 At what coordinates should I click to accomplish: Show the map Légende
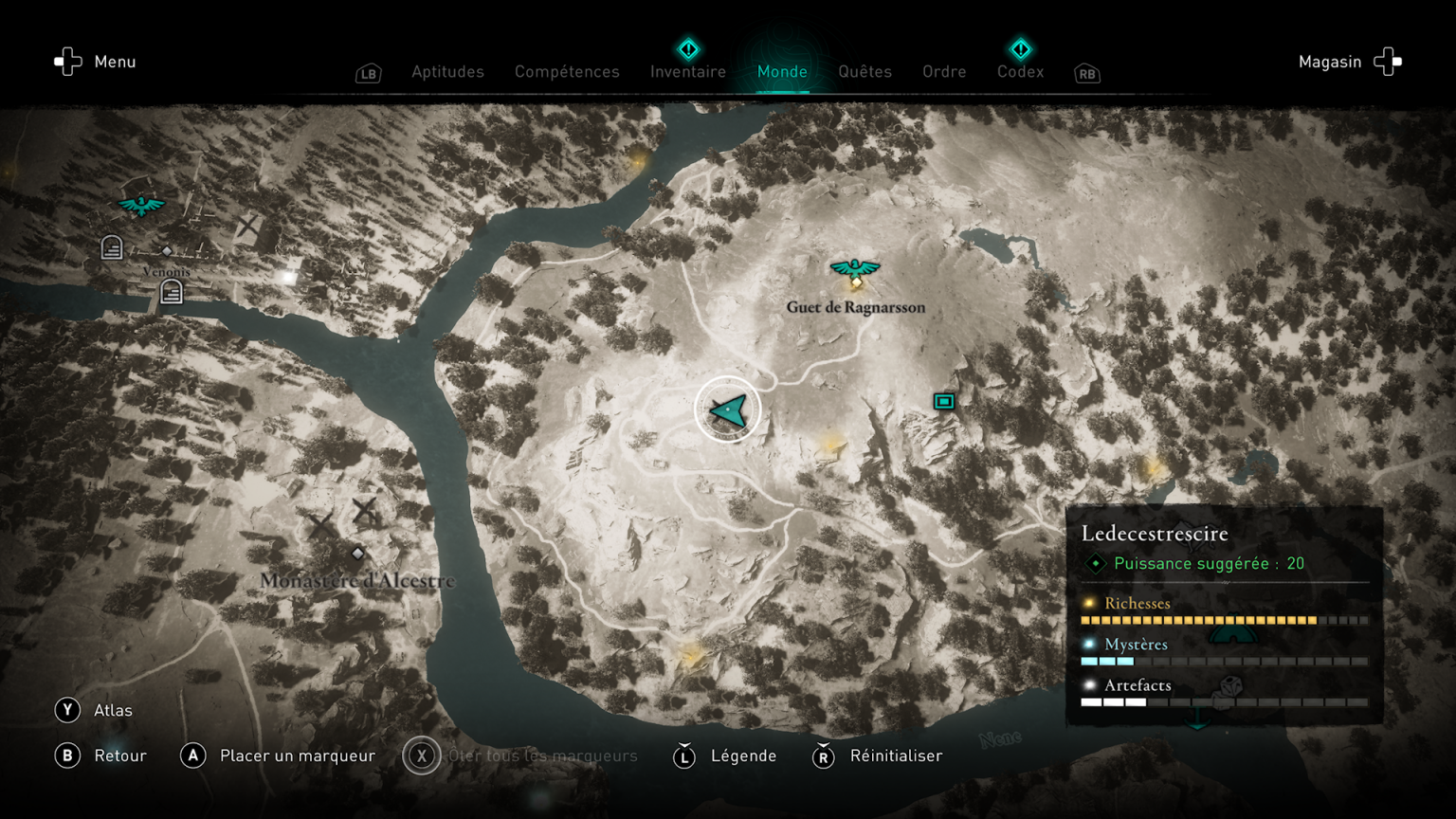(725, 755)
